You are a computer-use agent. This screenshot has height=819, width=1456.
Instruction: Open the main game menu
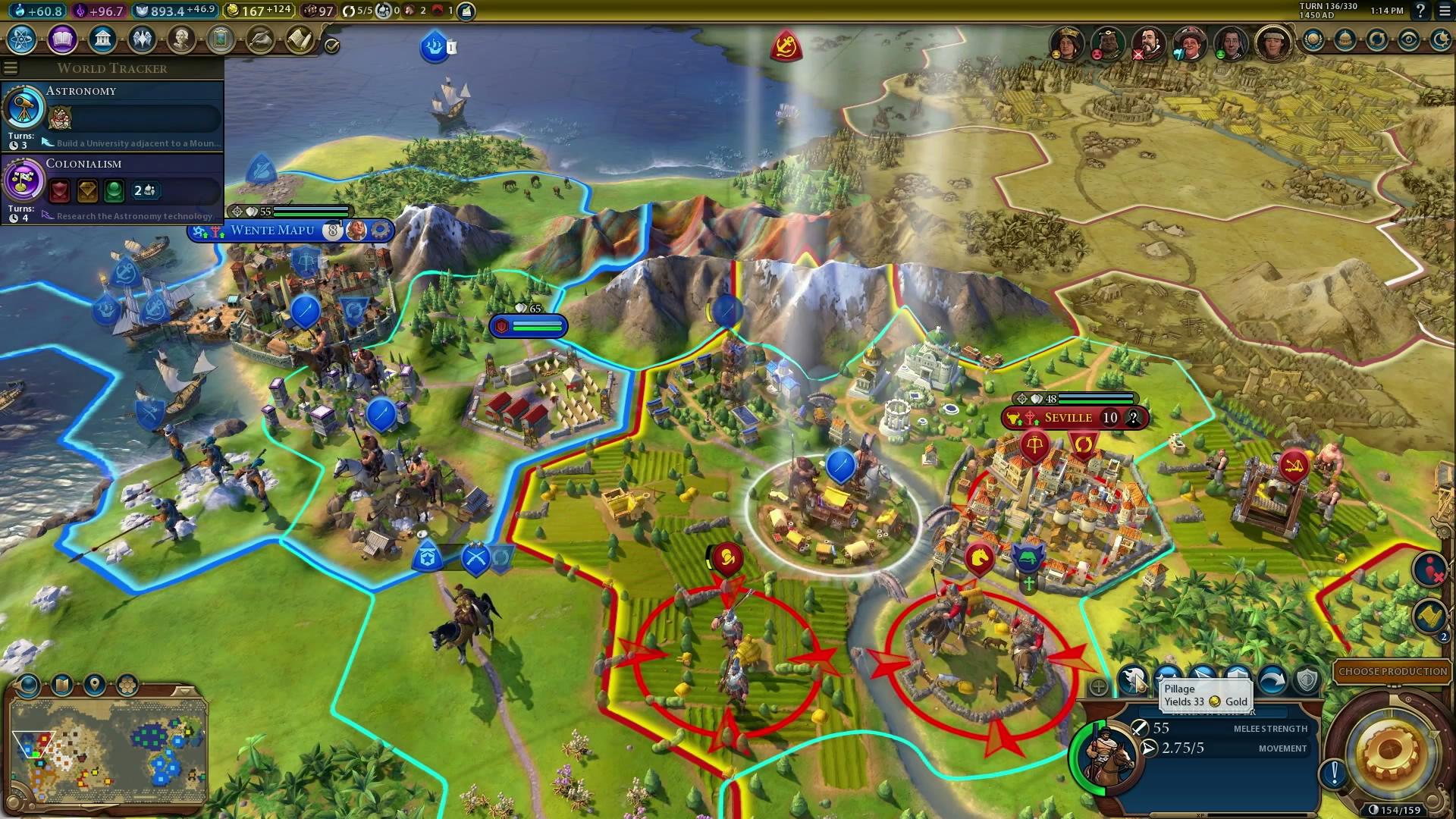1444,11
